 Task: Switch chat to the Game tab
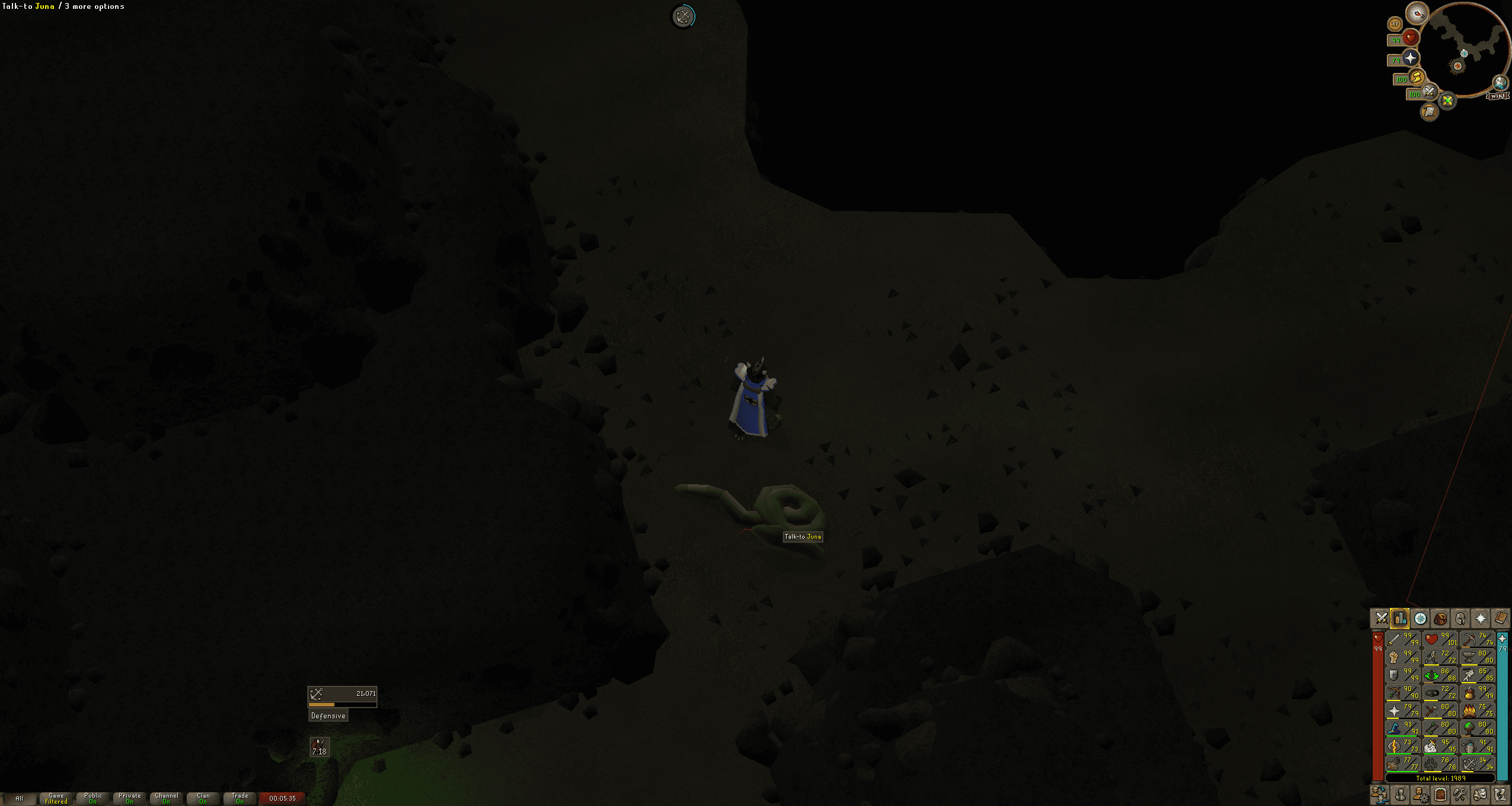point(56,798)
